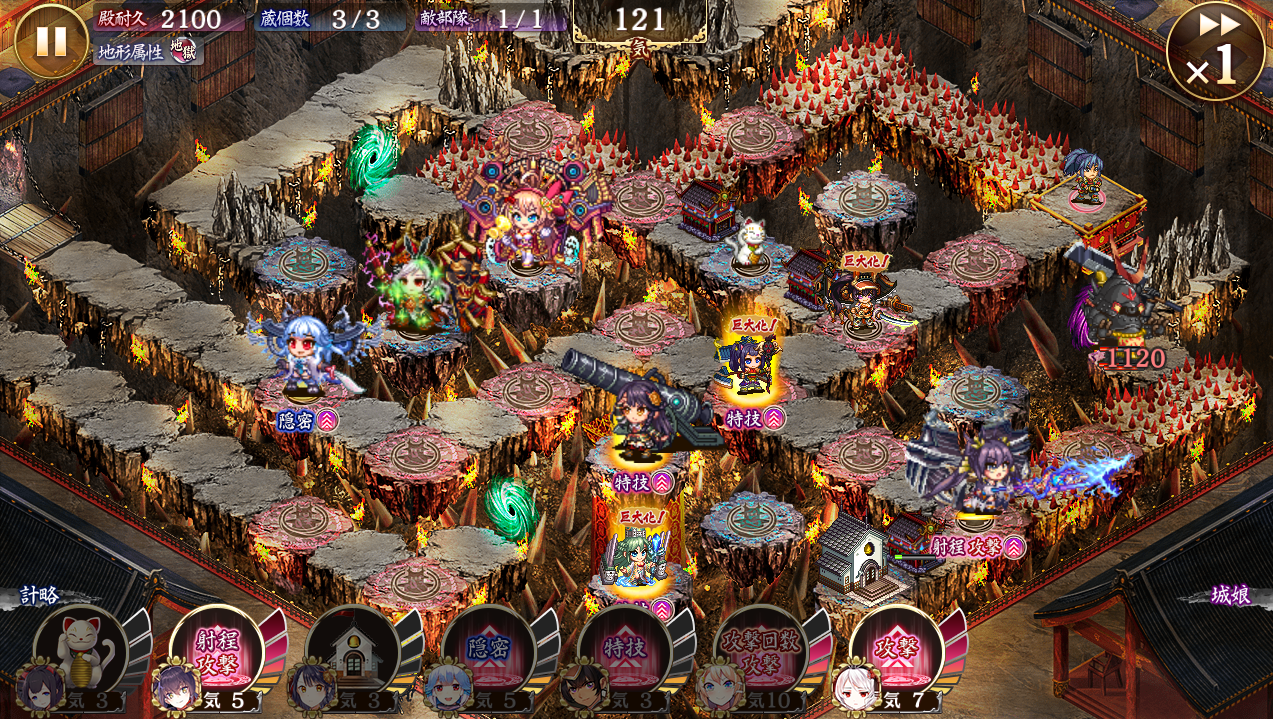
Task: Select the chapel building strategy icon
Action: click(x=354, y=651)
